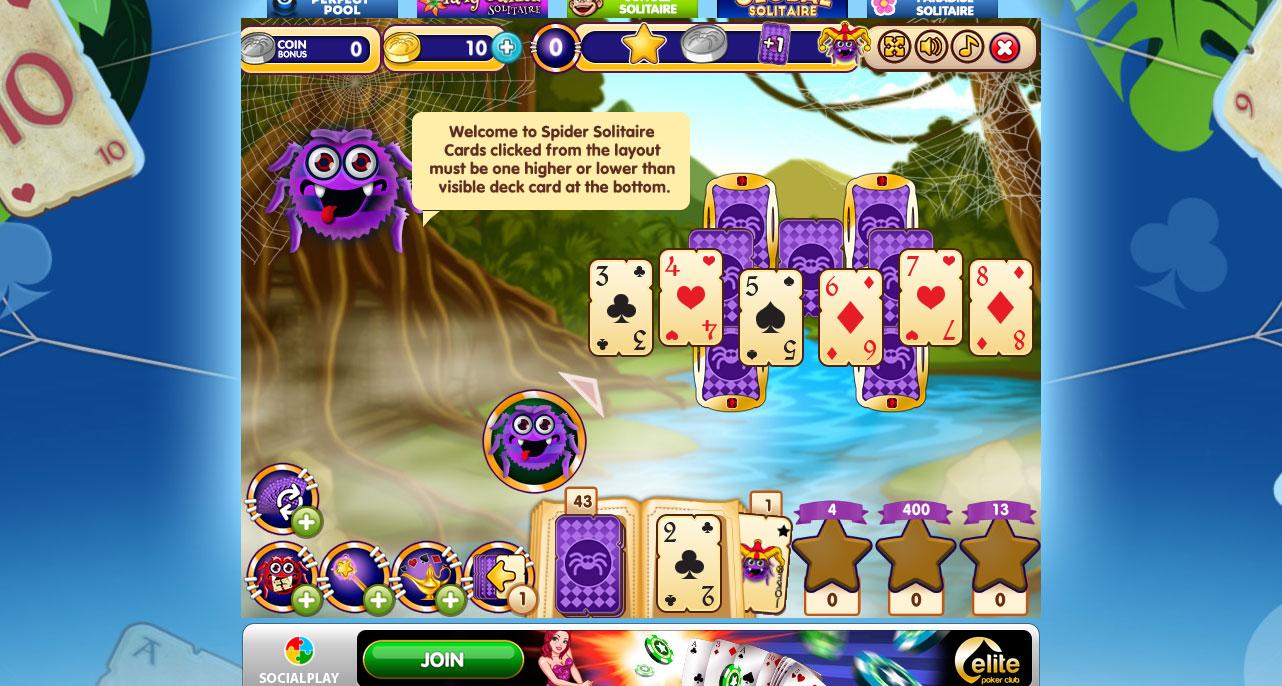
Task: Draw a card from the purple spider deck
Action: tap(588, 564)
